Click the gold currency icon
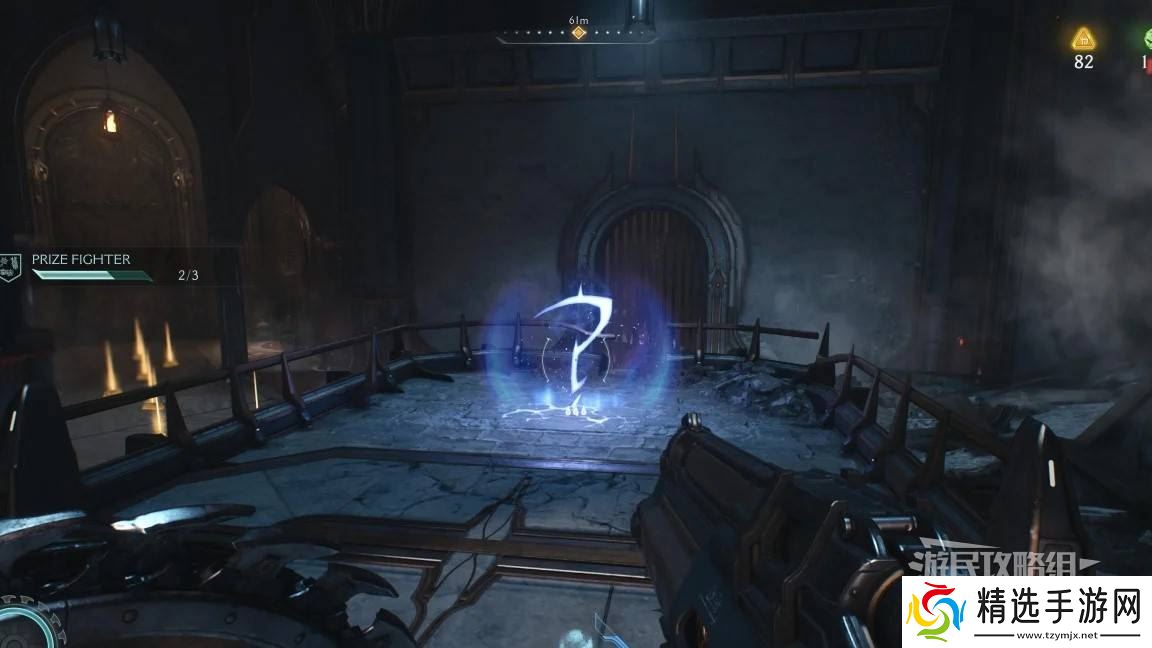 pos(1083,39)
